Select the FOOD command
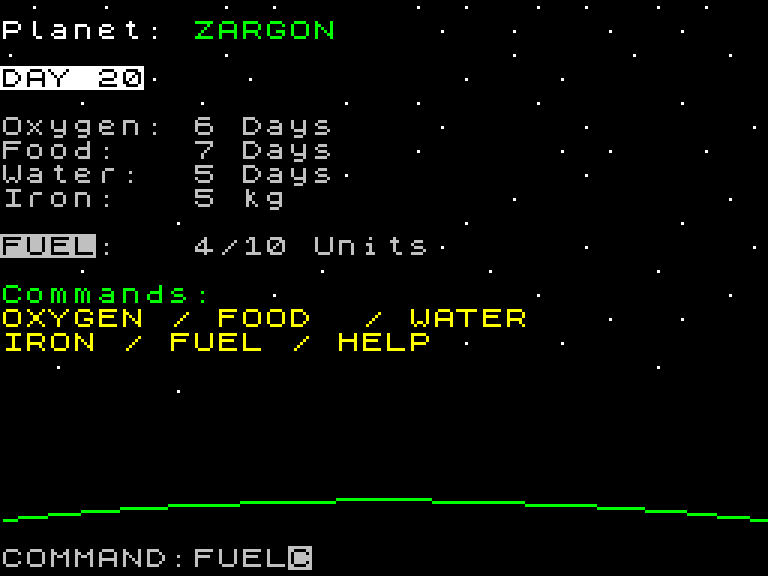The image size is (768, 576). pos(264,319)
